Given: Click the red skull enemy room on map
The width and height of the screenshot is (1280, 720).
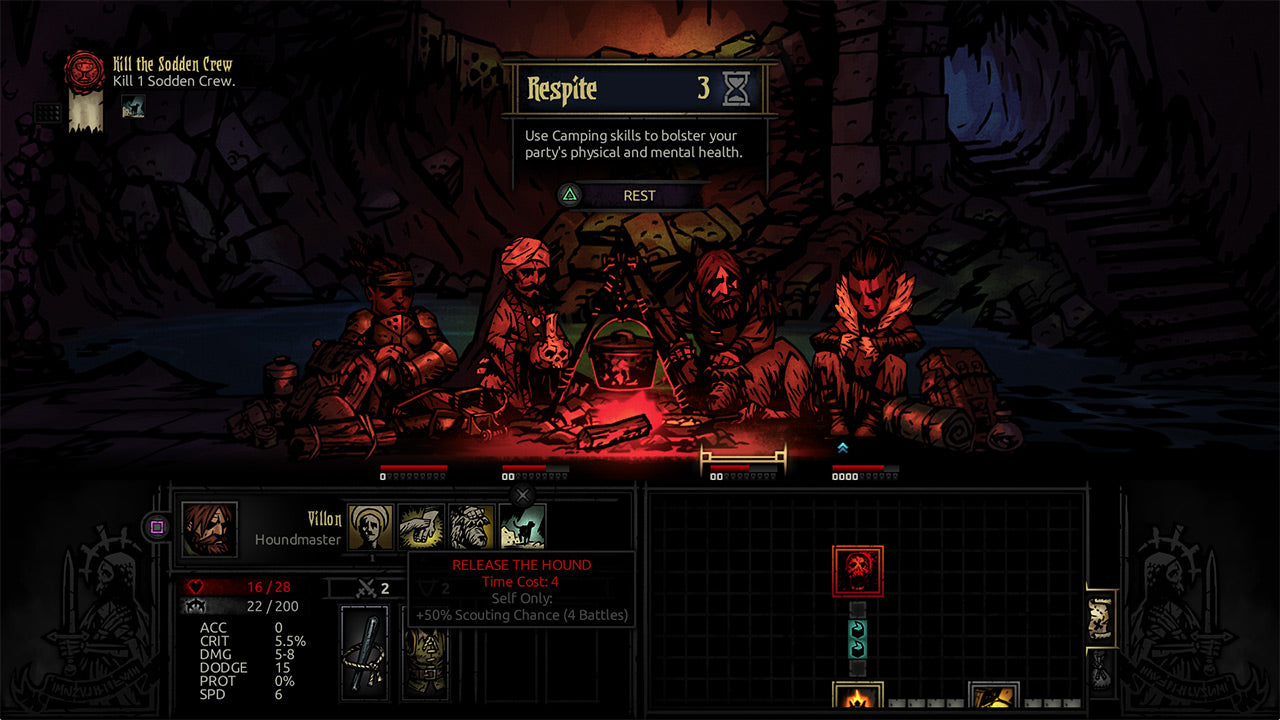Looking at the screenshot, I should point(858,570).
